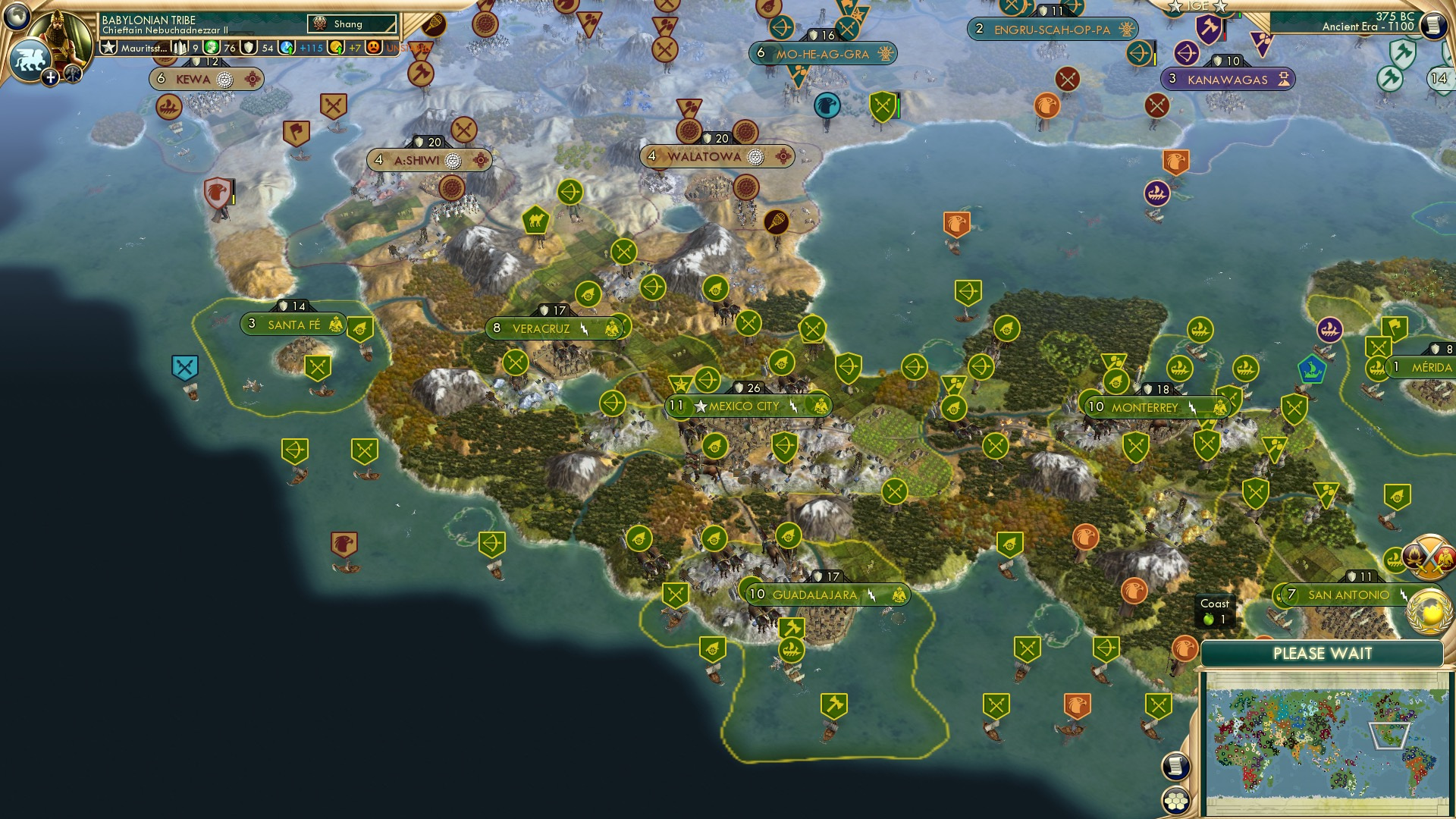Click the blue globe icon showing +115
Image resolution: width=1456 pixels, height=819 pixels.
tap(285, 49)
